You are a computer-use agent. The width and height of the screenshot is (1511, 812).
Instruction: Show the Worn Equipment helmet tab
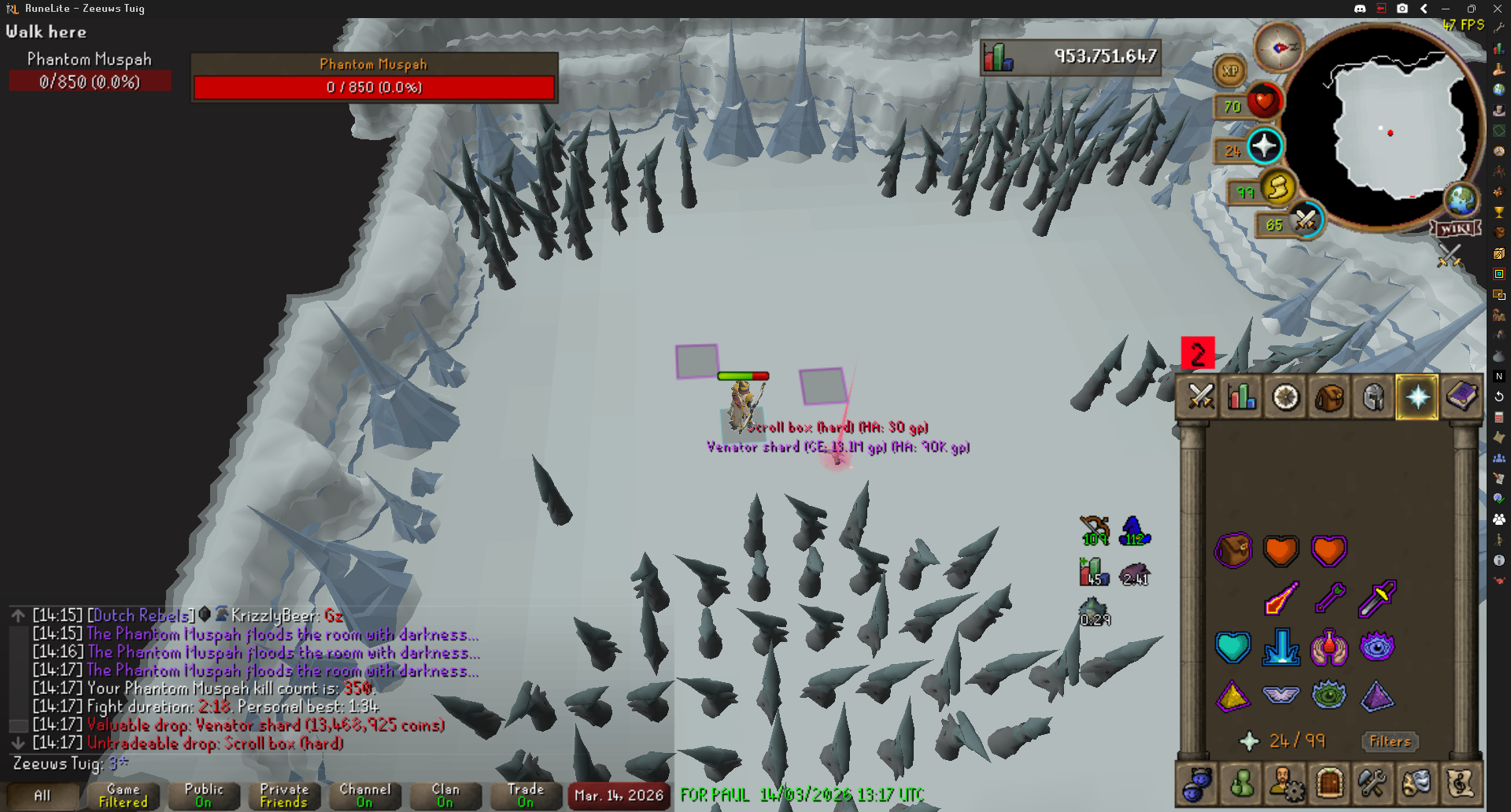point(1373,397)
